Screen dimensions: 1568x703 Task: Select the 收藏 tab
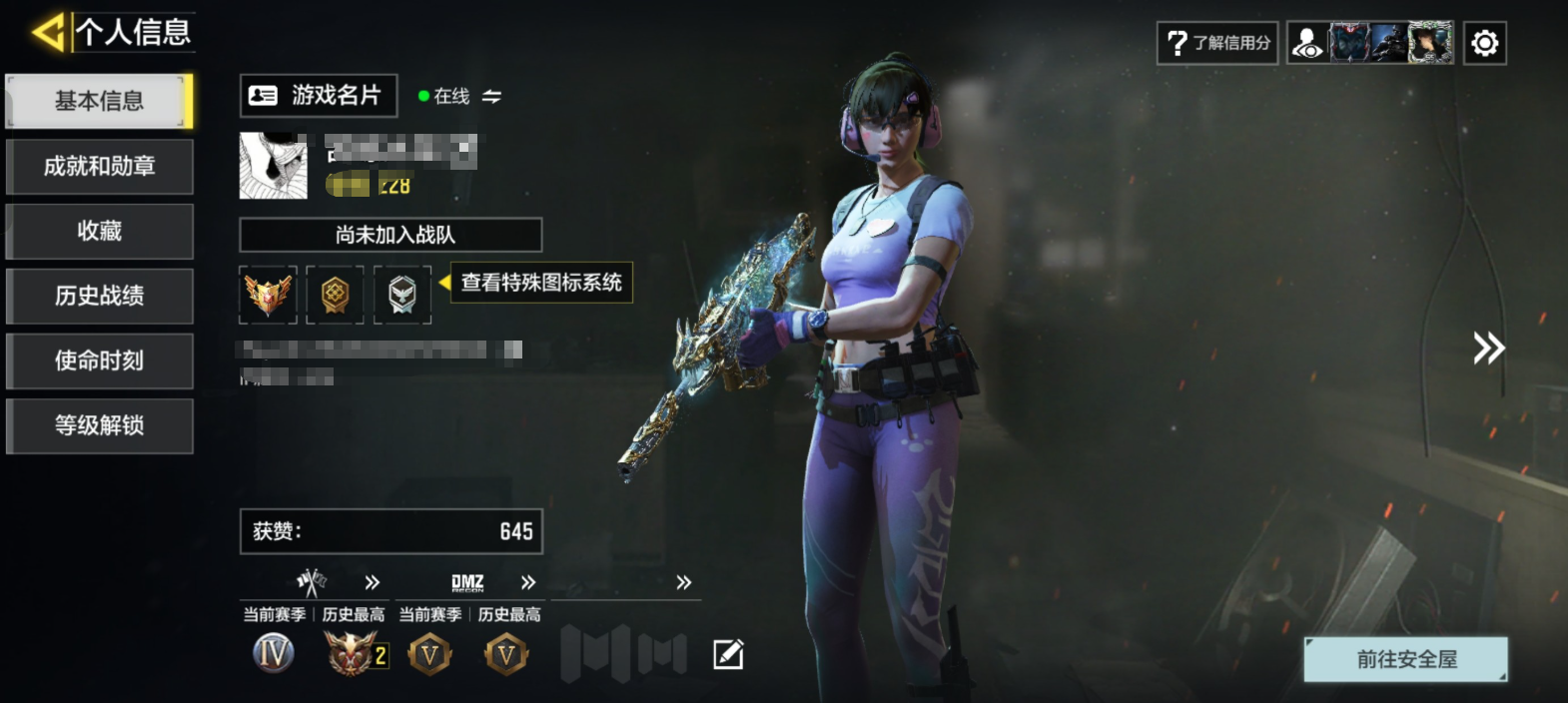point(99,231)
